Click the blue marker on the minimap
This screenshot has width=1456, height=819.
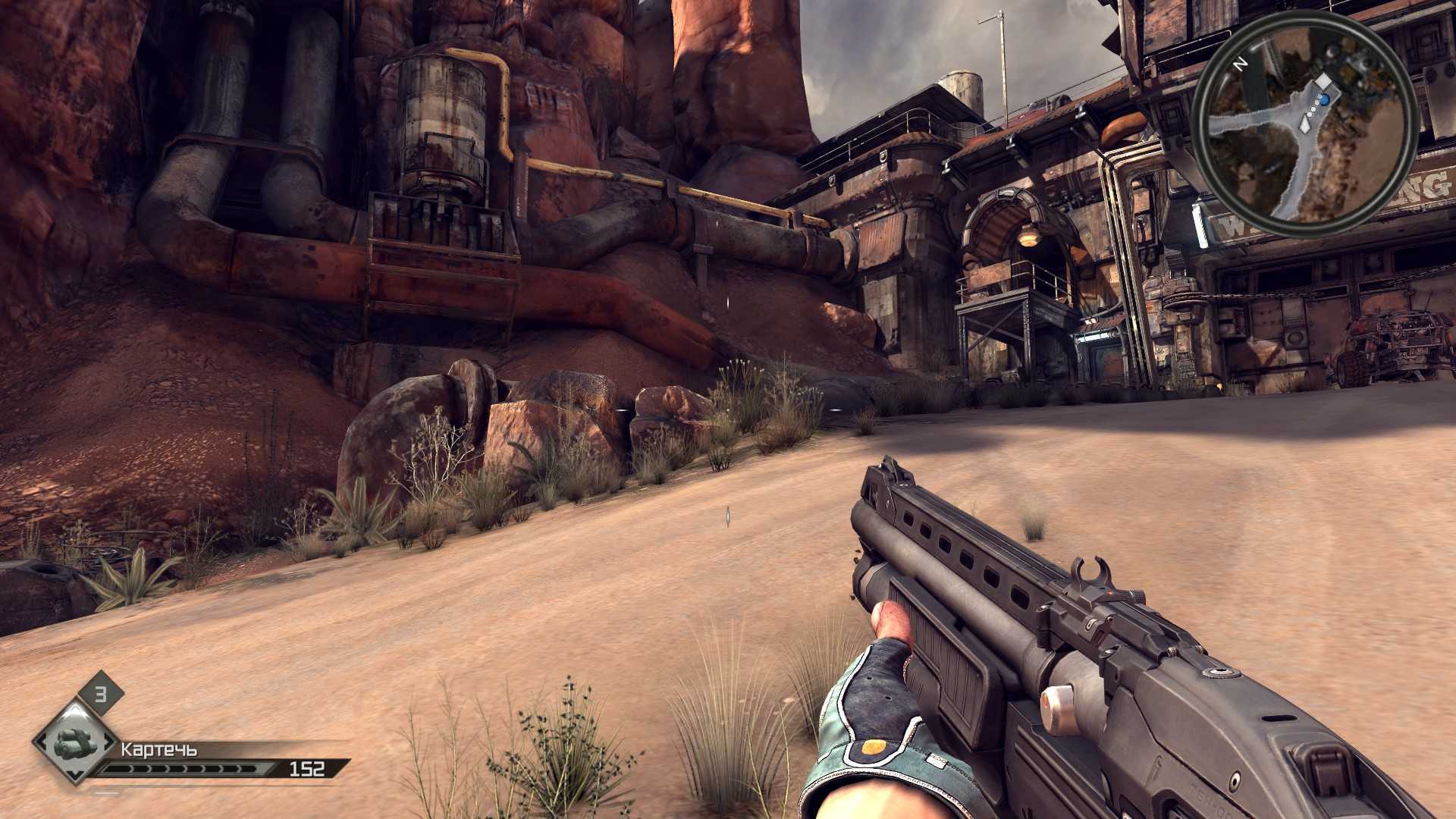coord(1325,99)
